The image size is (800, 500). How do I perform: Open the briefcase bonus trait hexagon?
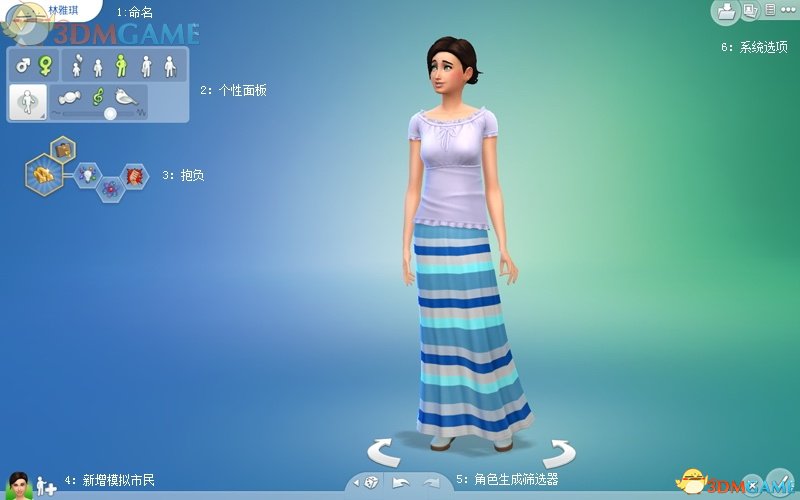(x=63, y=150)
